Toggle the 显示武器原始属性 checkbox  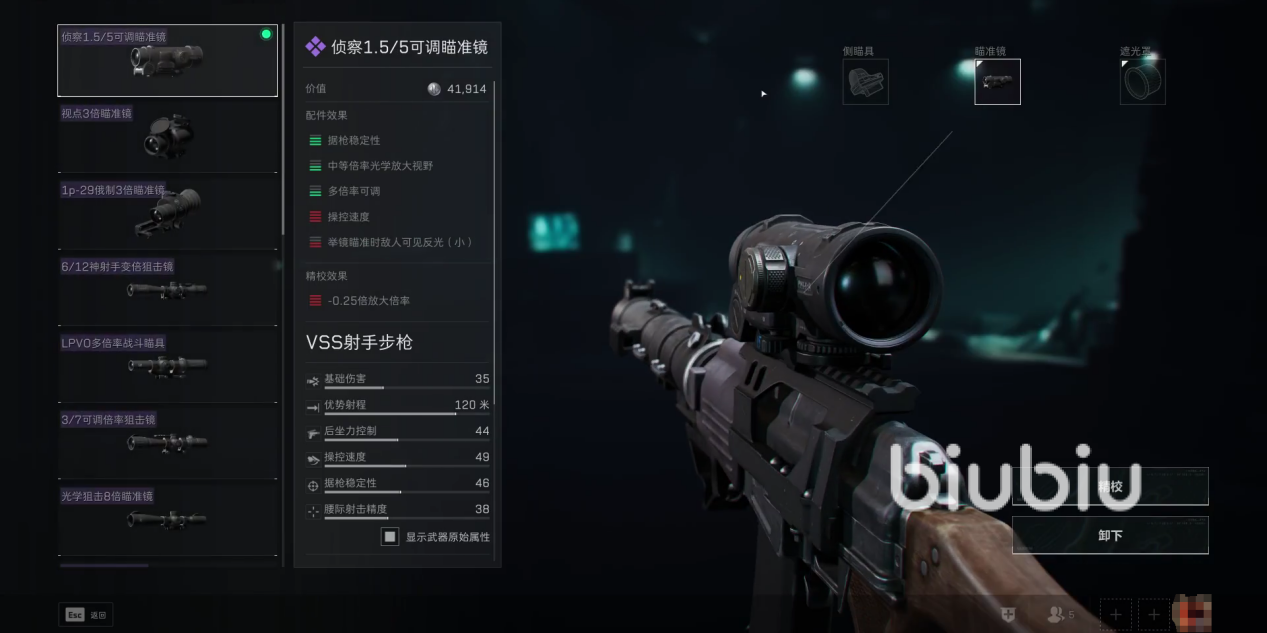pyautogui.click(x=390, y=537)
